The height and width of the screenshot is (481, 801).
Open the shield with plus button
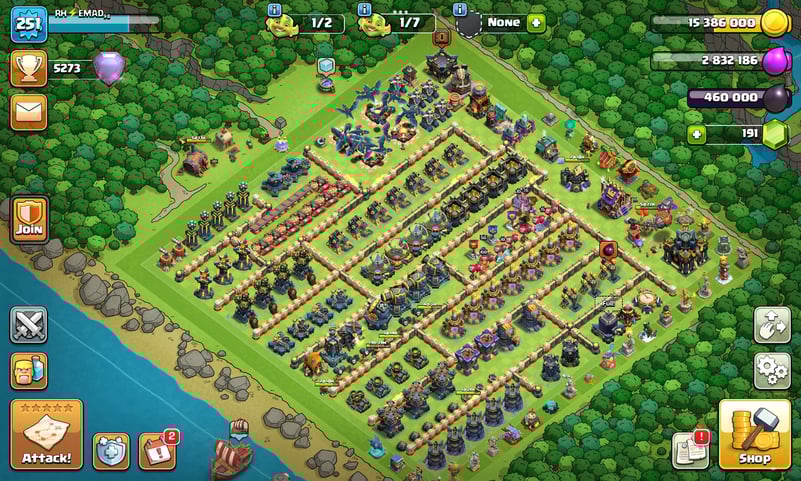[x=111, y=451]
